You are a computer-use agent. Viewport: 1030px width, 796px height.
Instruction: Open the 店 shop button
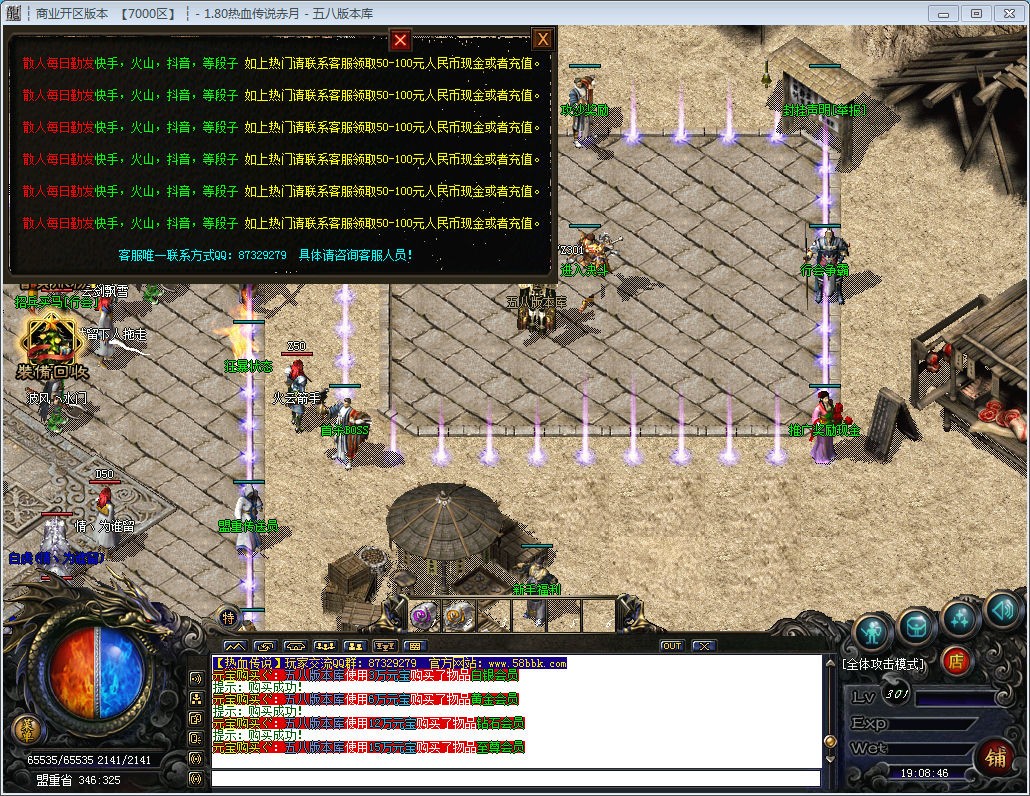pyautogui.click(x=956, y=660)
